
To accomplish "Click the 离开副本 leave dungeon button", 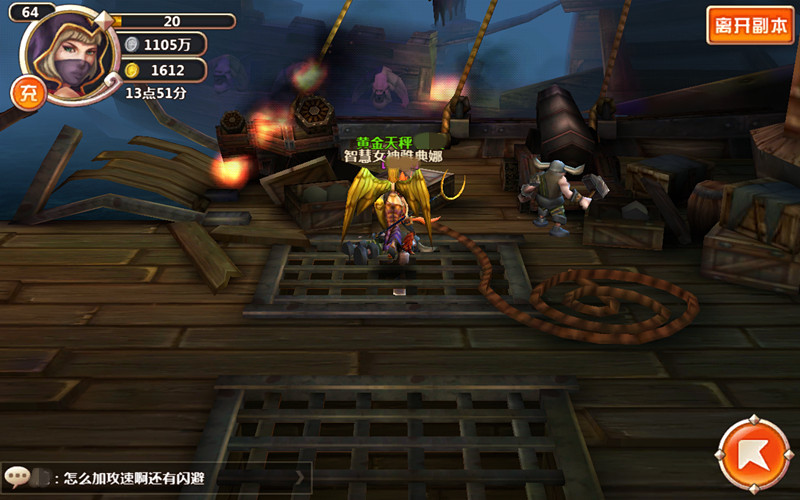I will pos(750,25).
